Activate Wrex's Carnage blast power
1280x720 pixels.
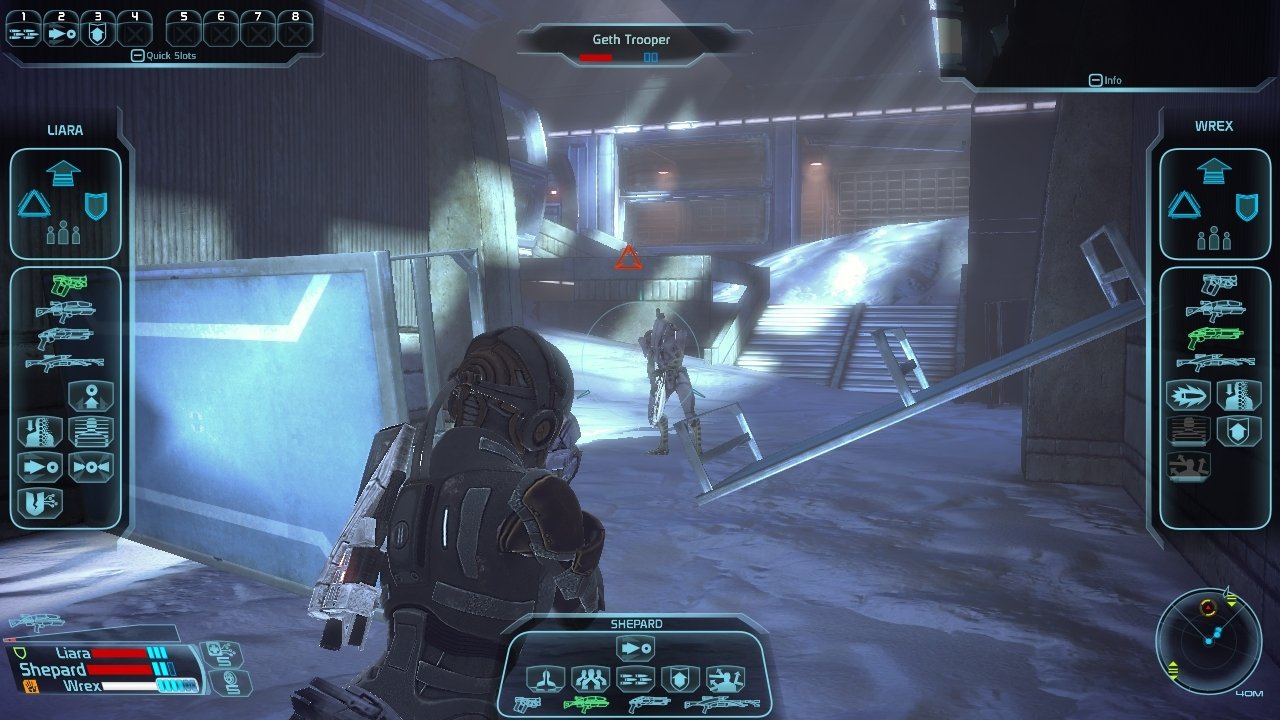click(1188, 396)
